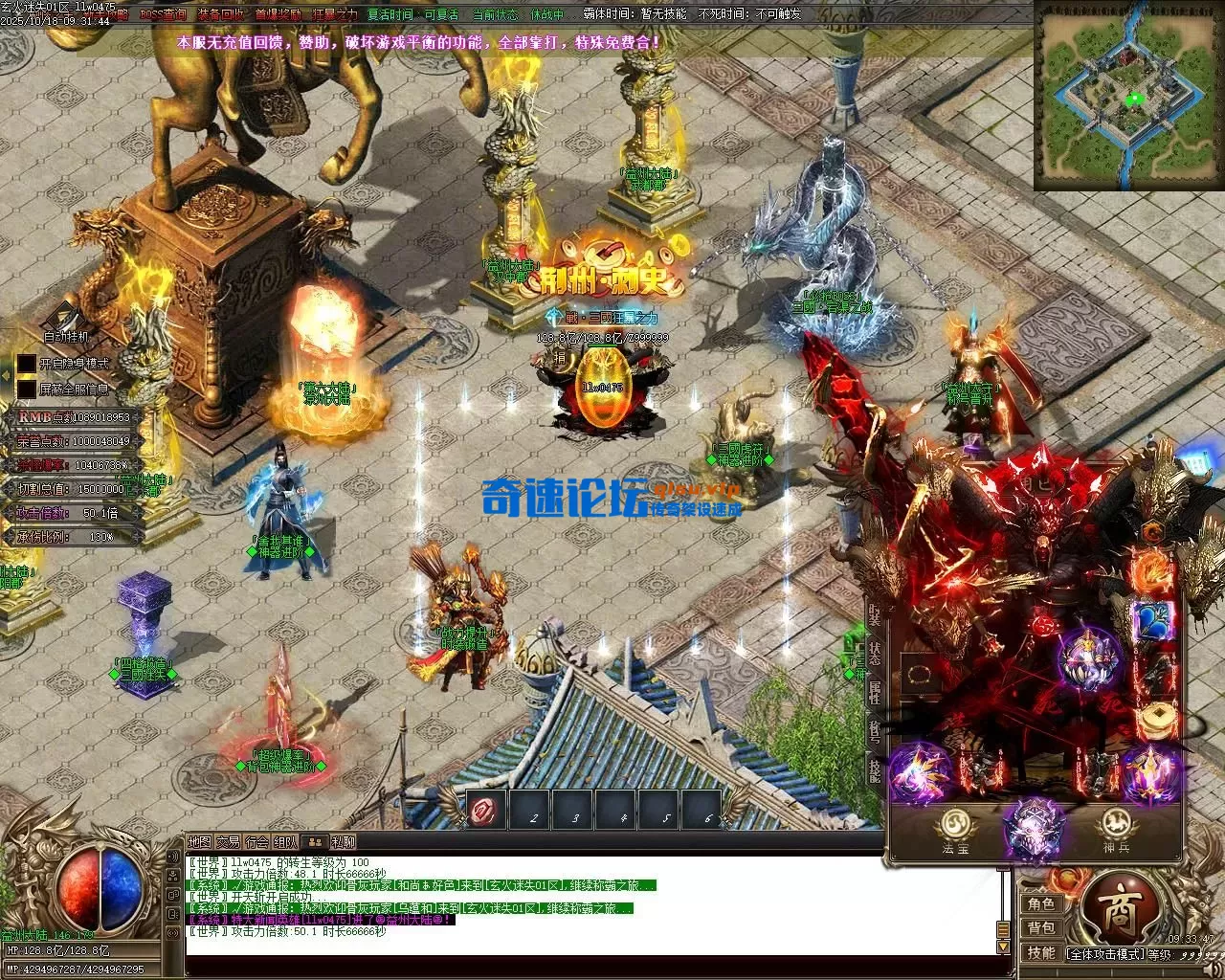Open the BOSS查询 menu

pos(164,15)
